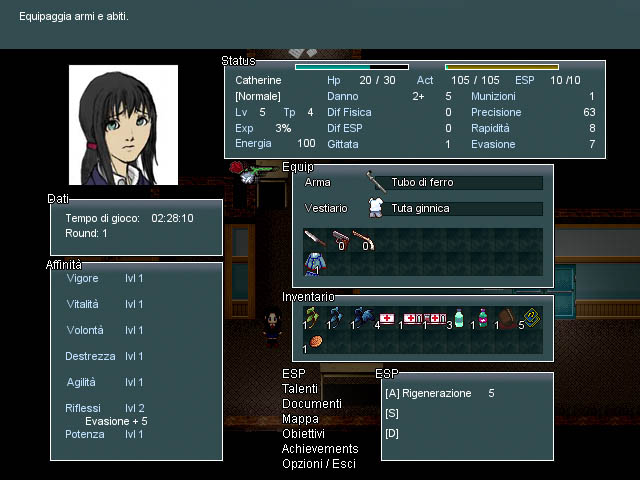Select the brown leather bag item
This screenshot has height=480, width=640.
(507, 318)
